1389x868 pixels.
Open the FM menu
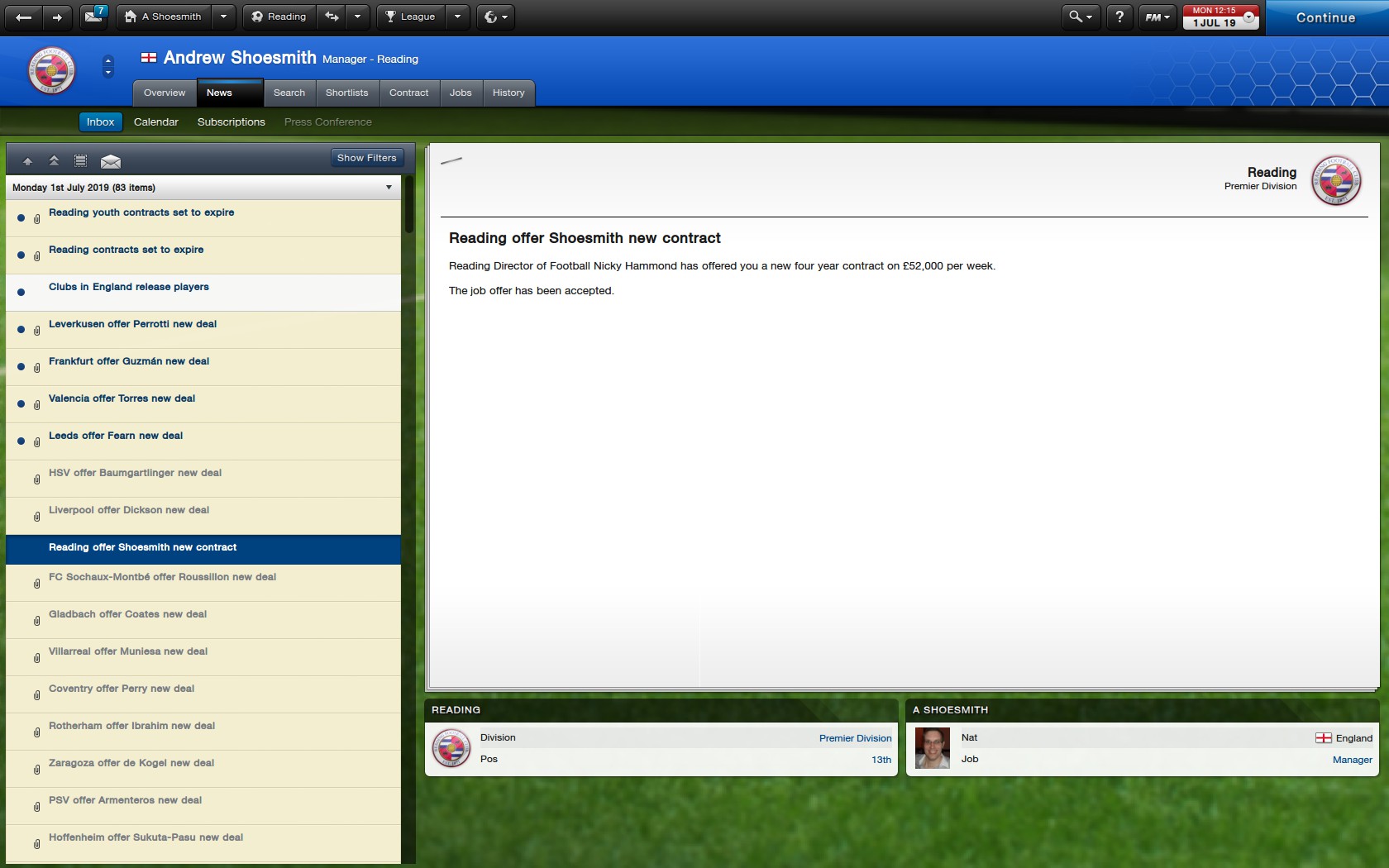pyautogui.click(x=1157, y=17)
